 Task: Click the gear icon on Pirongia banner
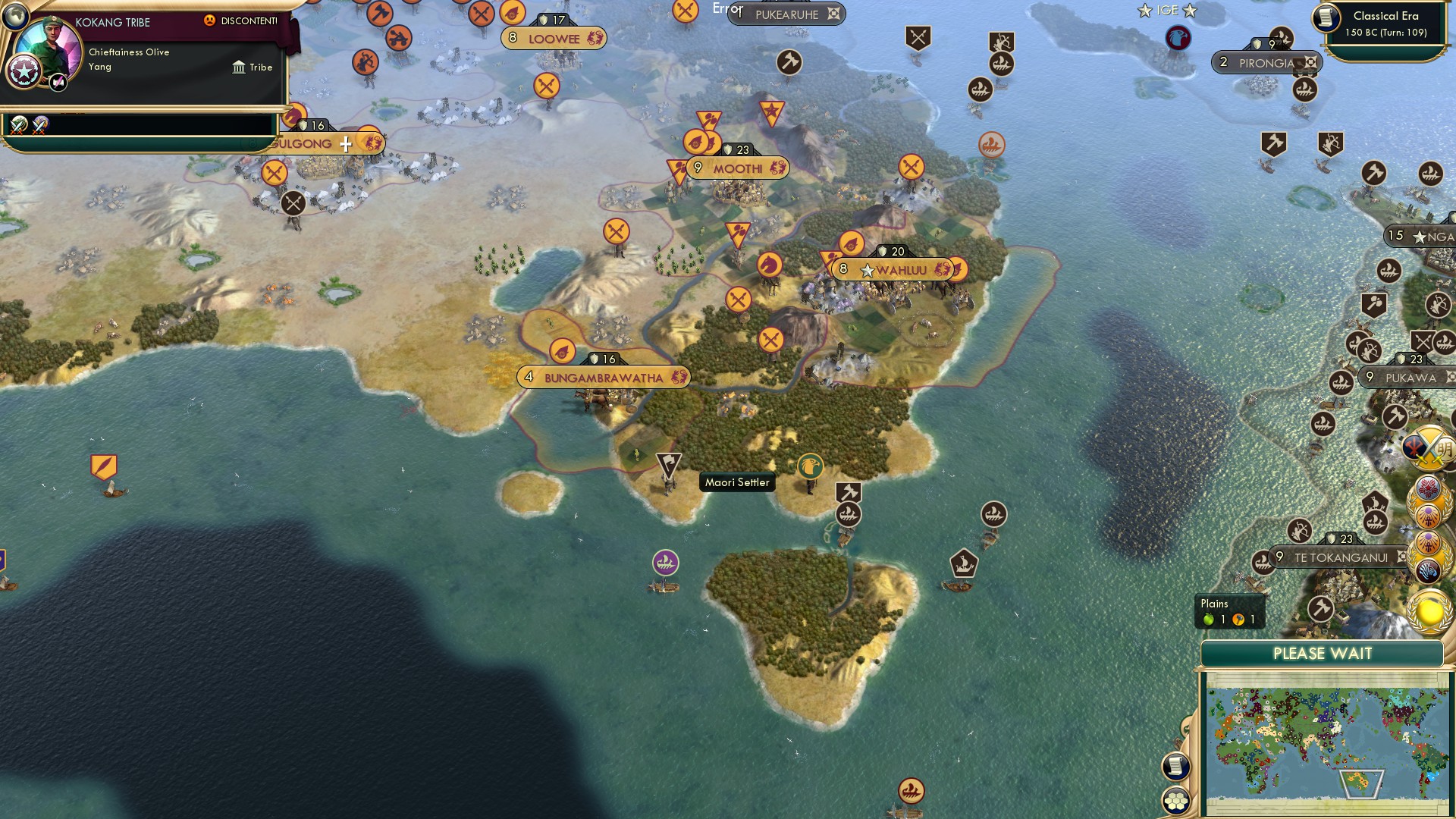click(x=1311, y=63)
